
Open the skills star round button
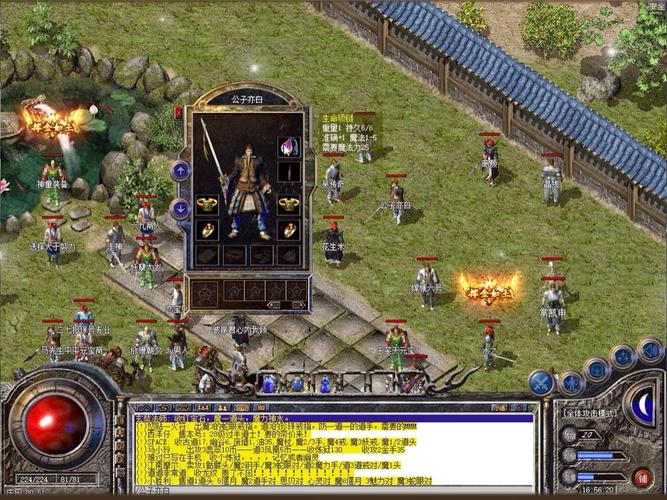click(624, 357)
